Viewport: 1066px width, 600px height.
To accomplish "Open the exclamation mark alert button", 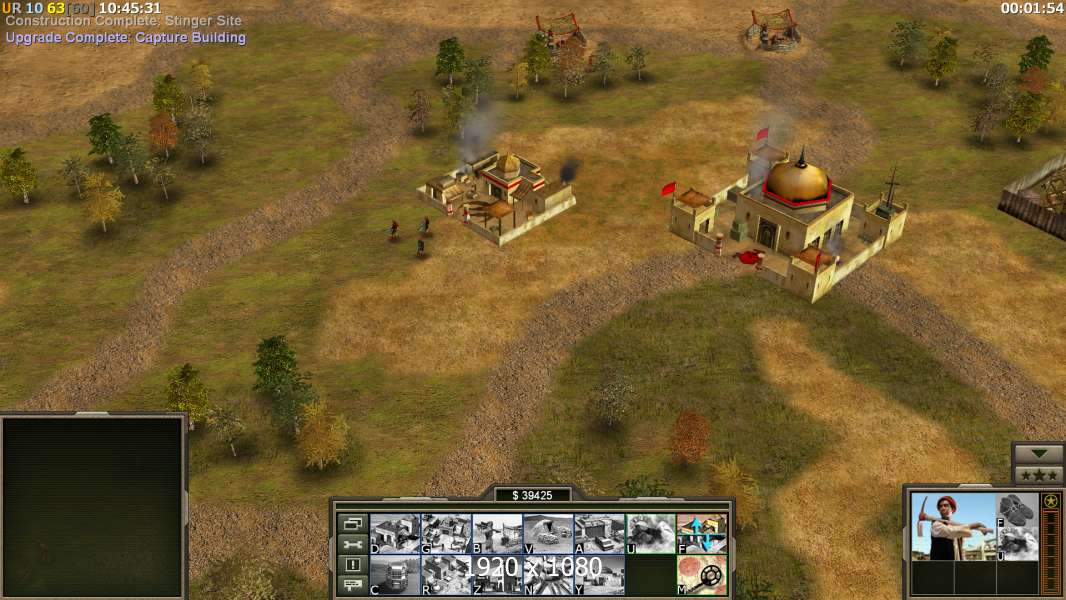I will click(352, 565).
